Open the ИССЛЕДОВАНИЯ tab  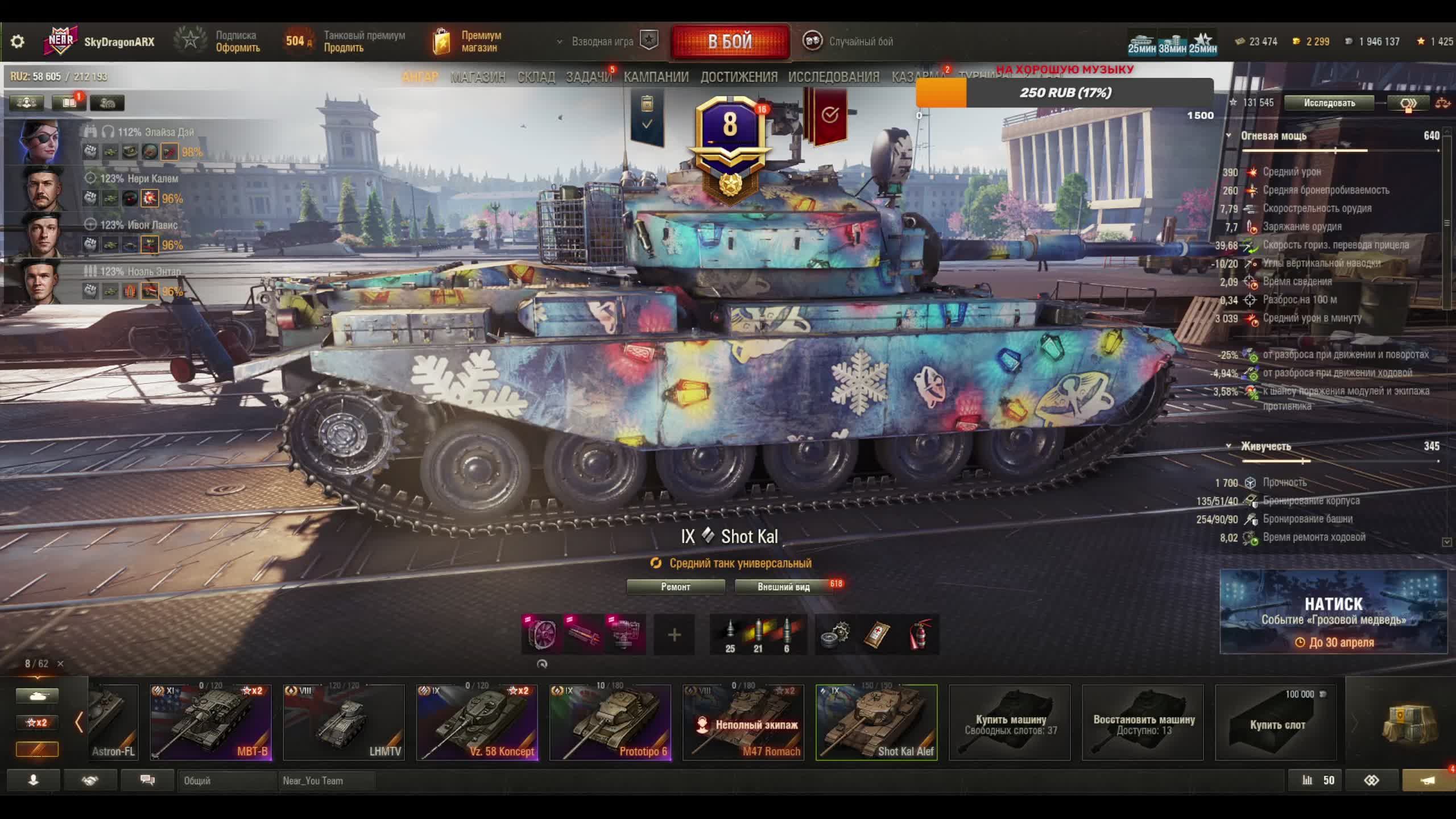833,77
